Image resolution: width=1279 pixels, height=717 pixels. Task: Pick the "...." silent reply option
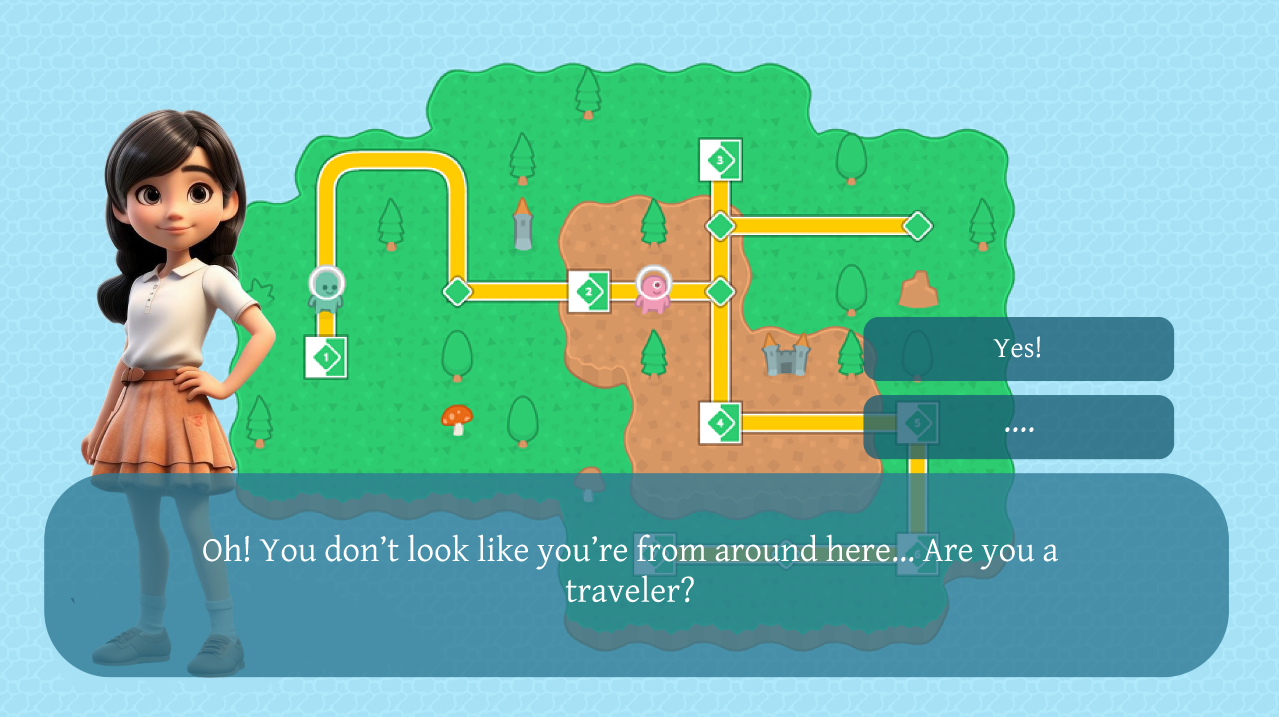(1018, 427)
